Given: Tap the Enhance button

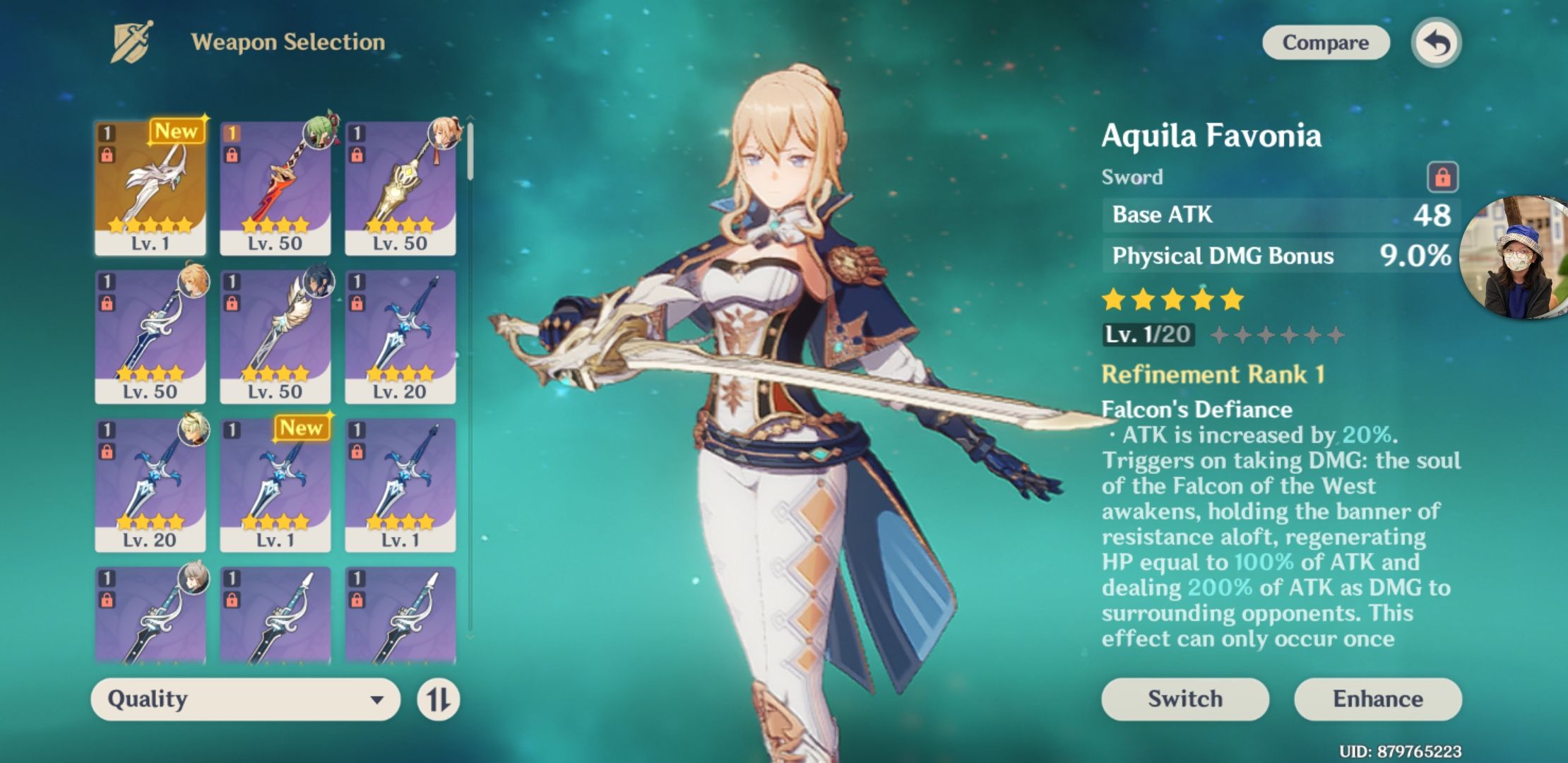Looking at the screenshot, I should (1379, 699).
